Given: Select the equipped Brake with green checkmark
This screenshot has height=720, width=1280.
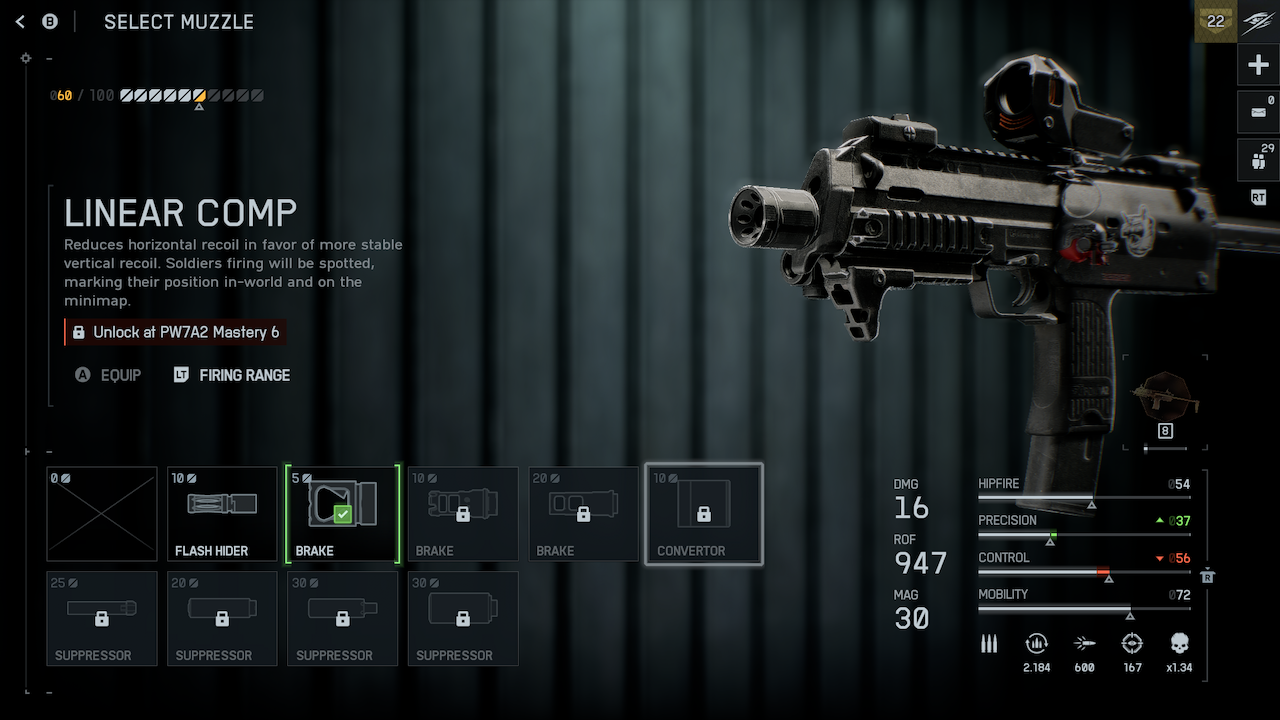Looking at the screenshot, I should click(x=342, y=513).
